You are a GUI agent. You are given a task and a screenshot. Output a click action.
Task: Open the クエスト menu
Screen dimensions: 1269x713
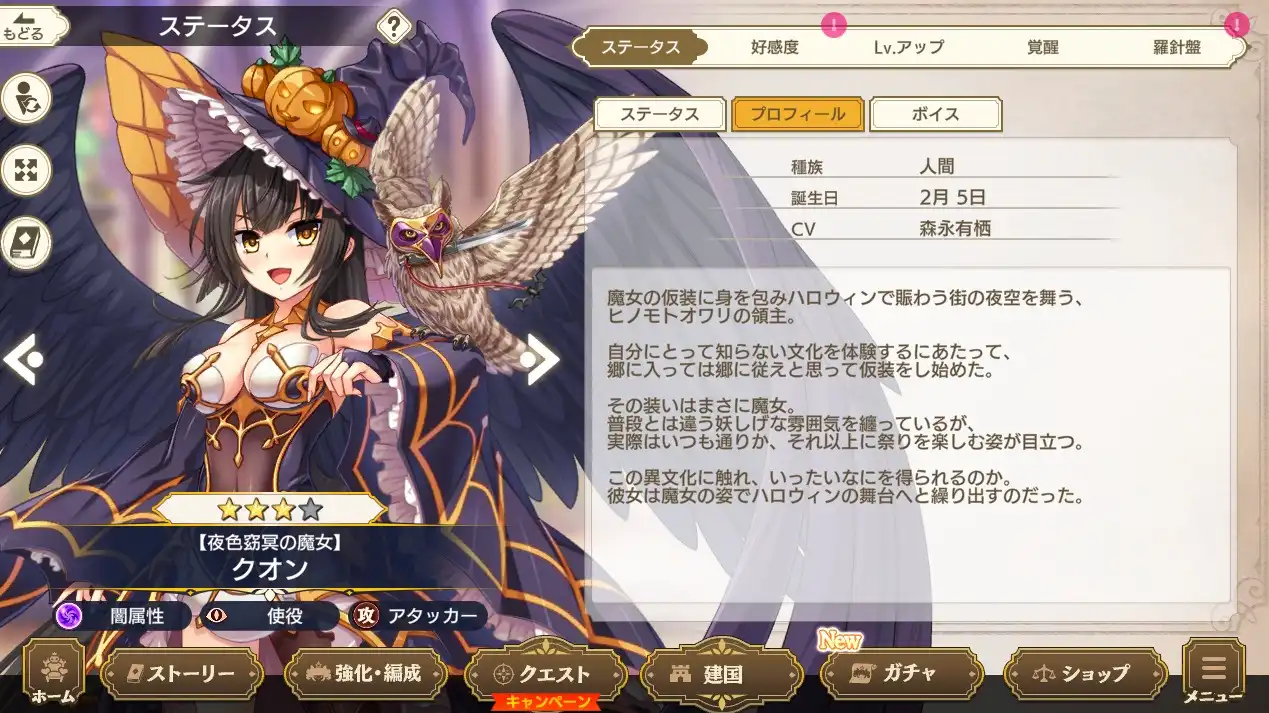546,674
